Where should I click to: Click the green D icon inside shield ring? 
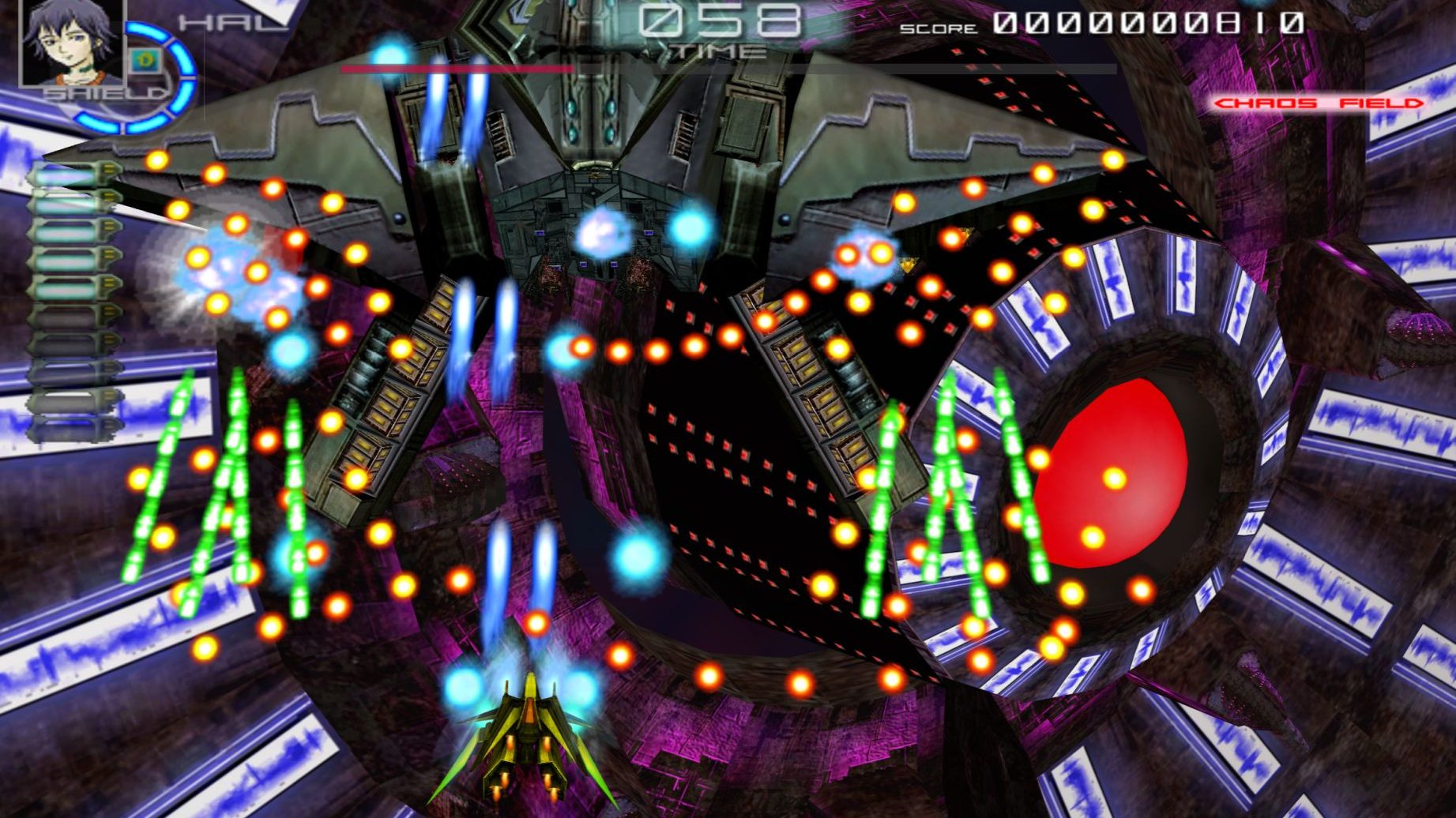(x=144, y=58)
